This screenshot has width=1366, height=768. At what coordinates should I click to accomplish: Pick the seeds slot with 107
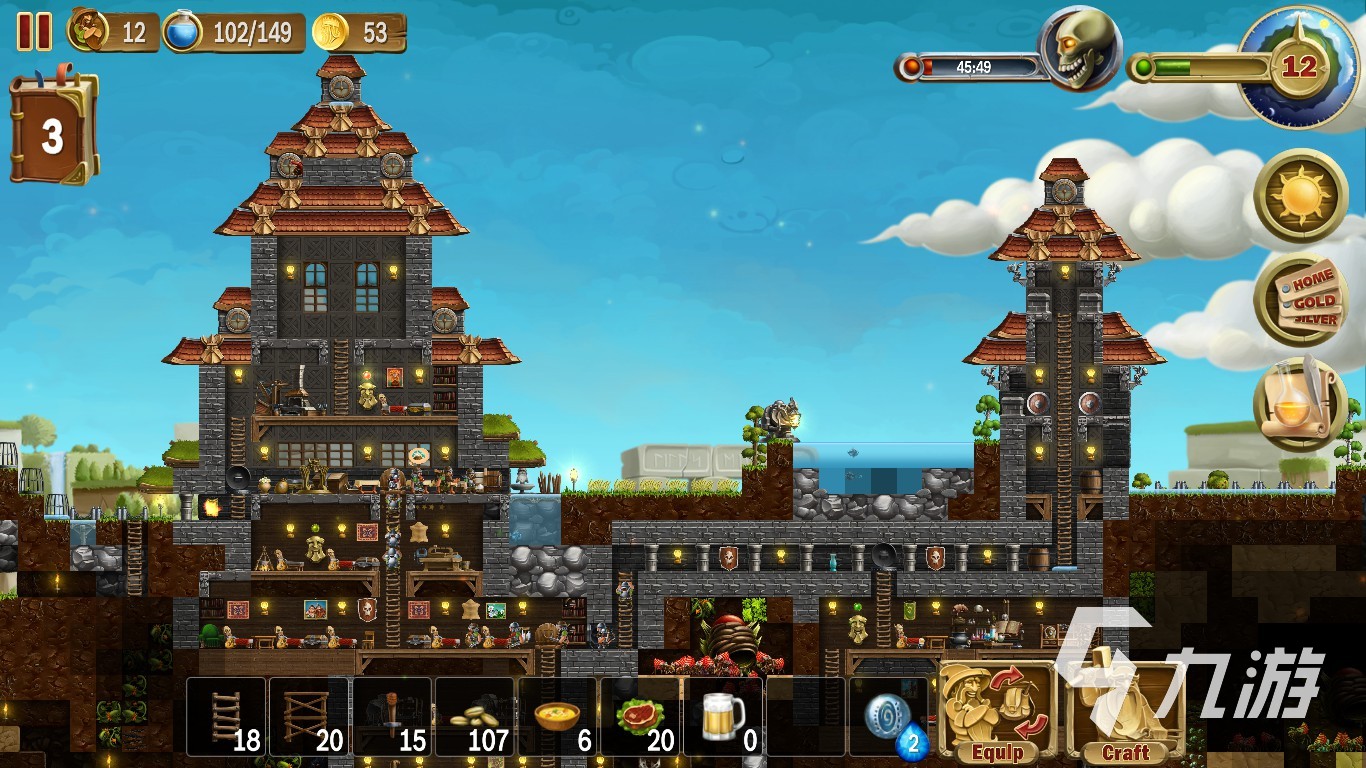[x=475, y=716]
